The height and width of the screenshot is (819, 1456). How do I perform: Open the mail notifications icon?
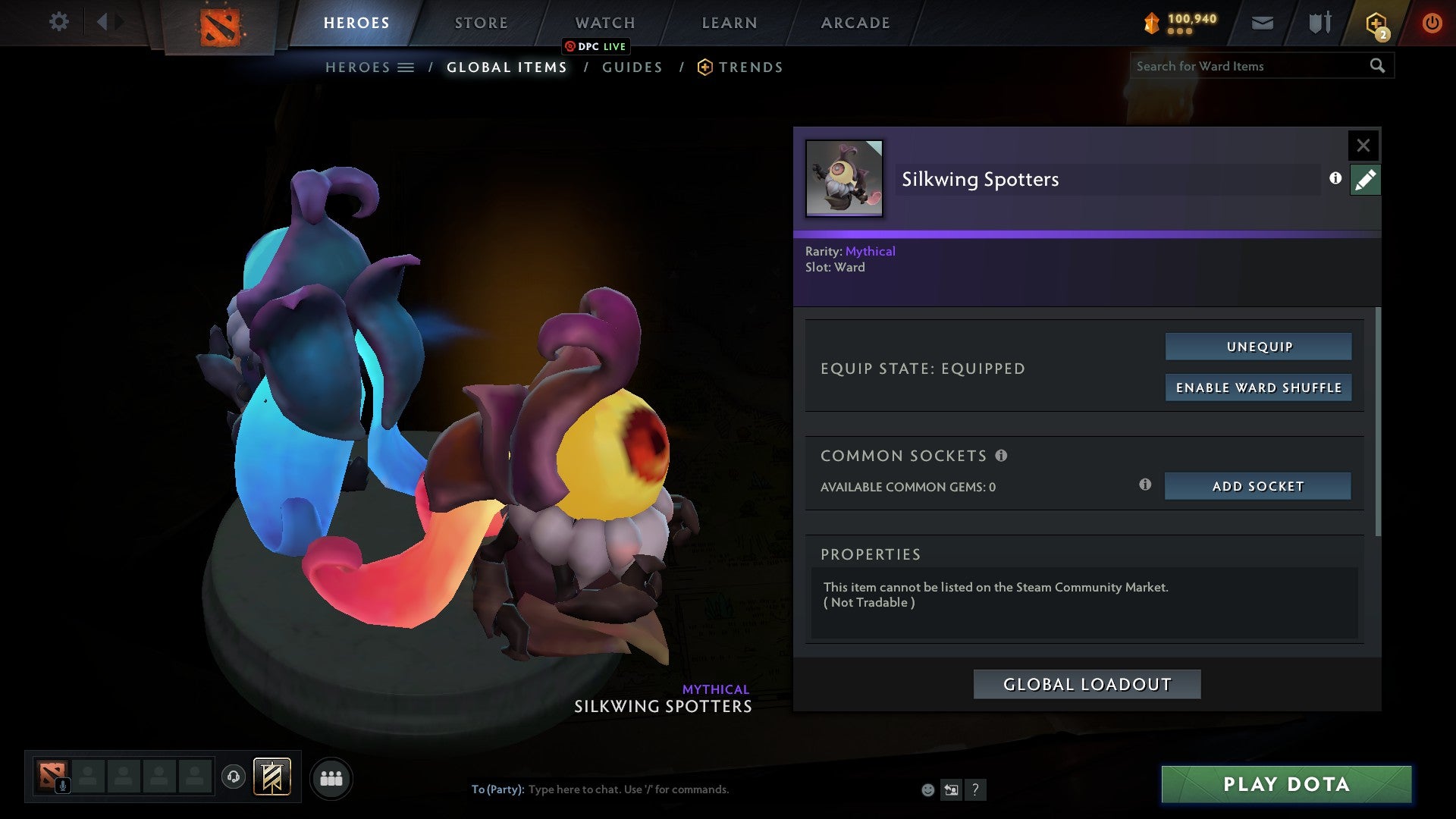(1262, 23)
